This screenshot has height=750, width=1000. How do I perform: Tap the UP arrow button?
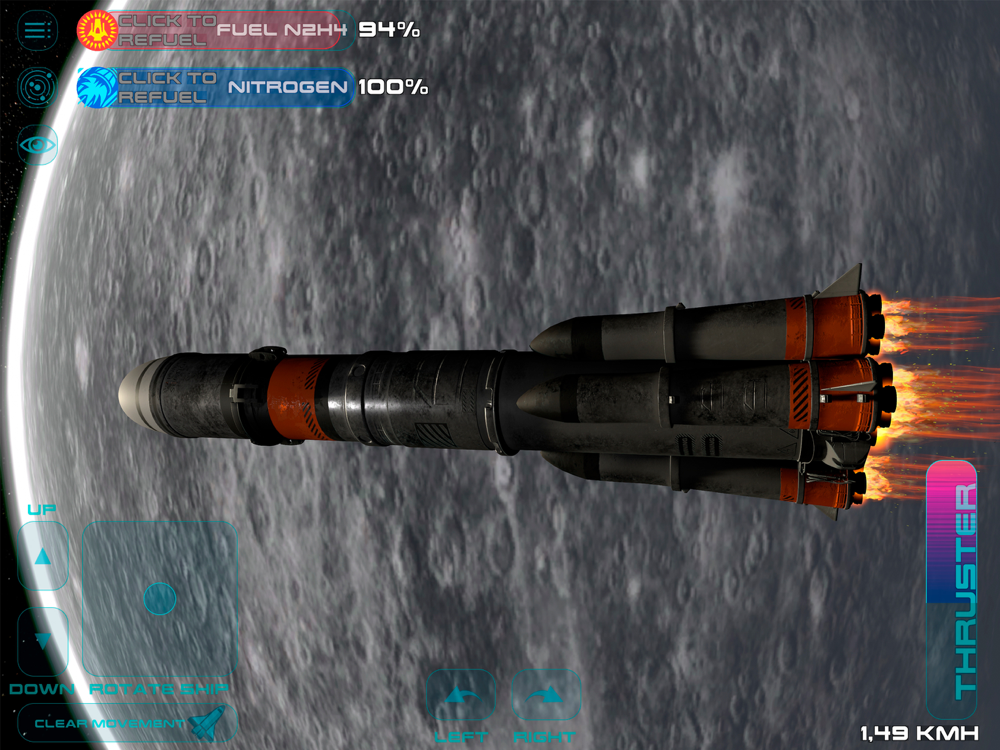click(x=43, y=556)
